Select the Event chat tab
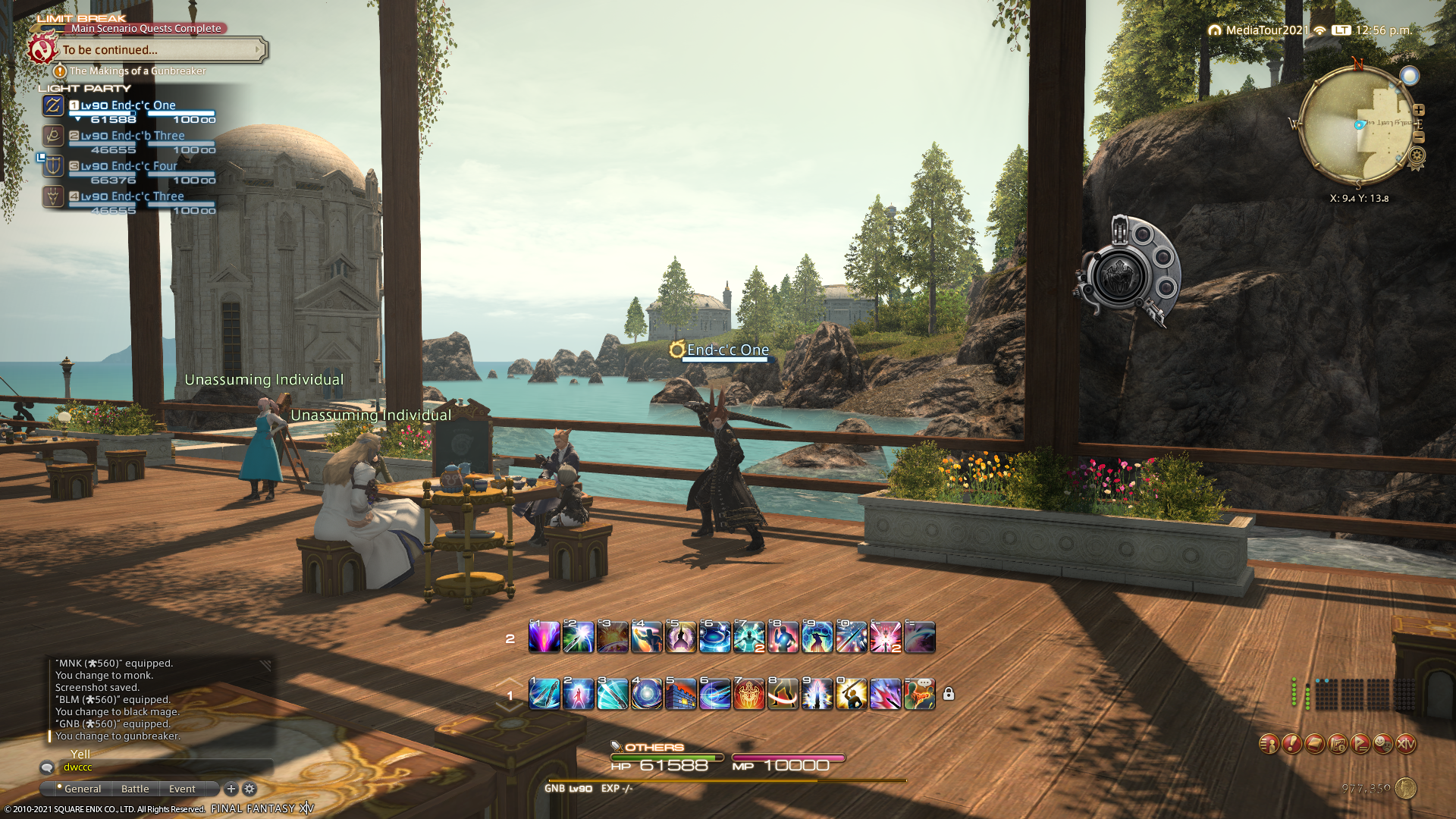The image size is (1456, 819). point(182,789)
